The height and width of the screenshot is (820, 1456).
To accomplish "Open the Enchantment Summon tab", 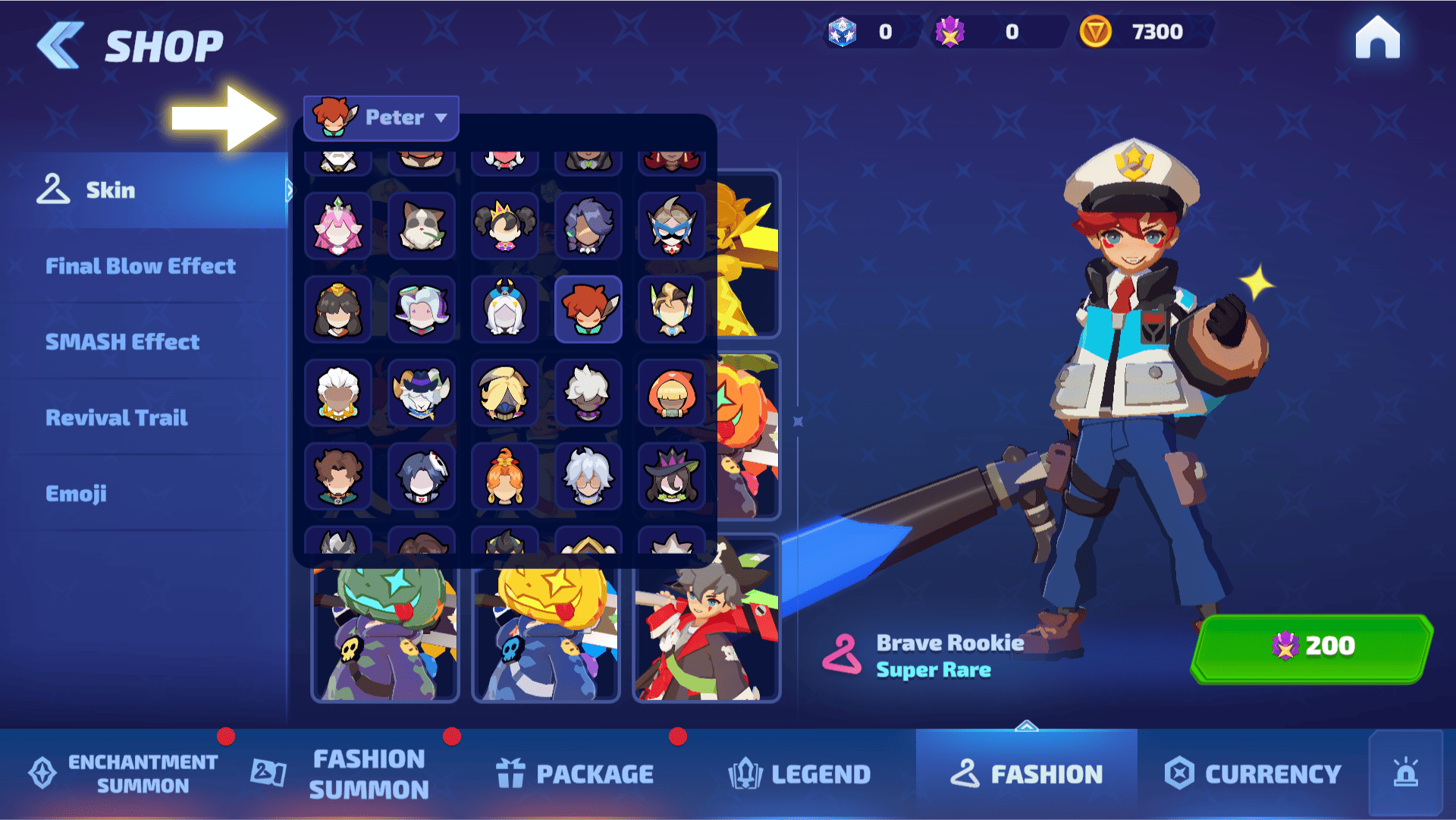I will (x=125, y=774).
